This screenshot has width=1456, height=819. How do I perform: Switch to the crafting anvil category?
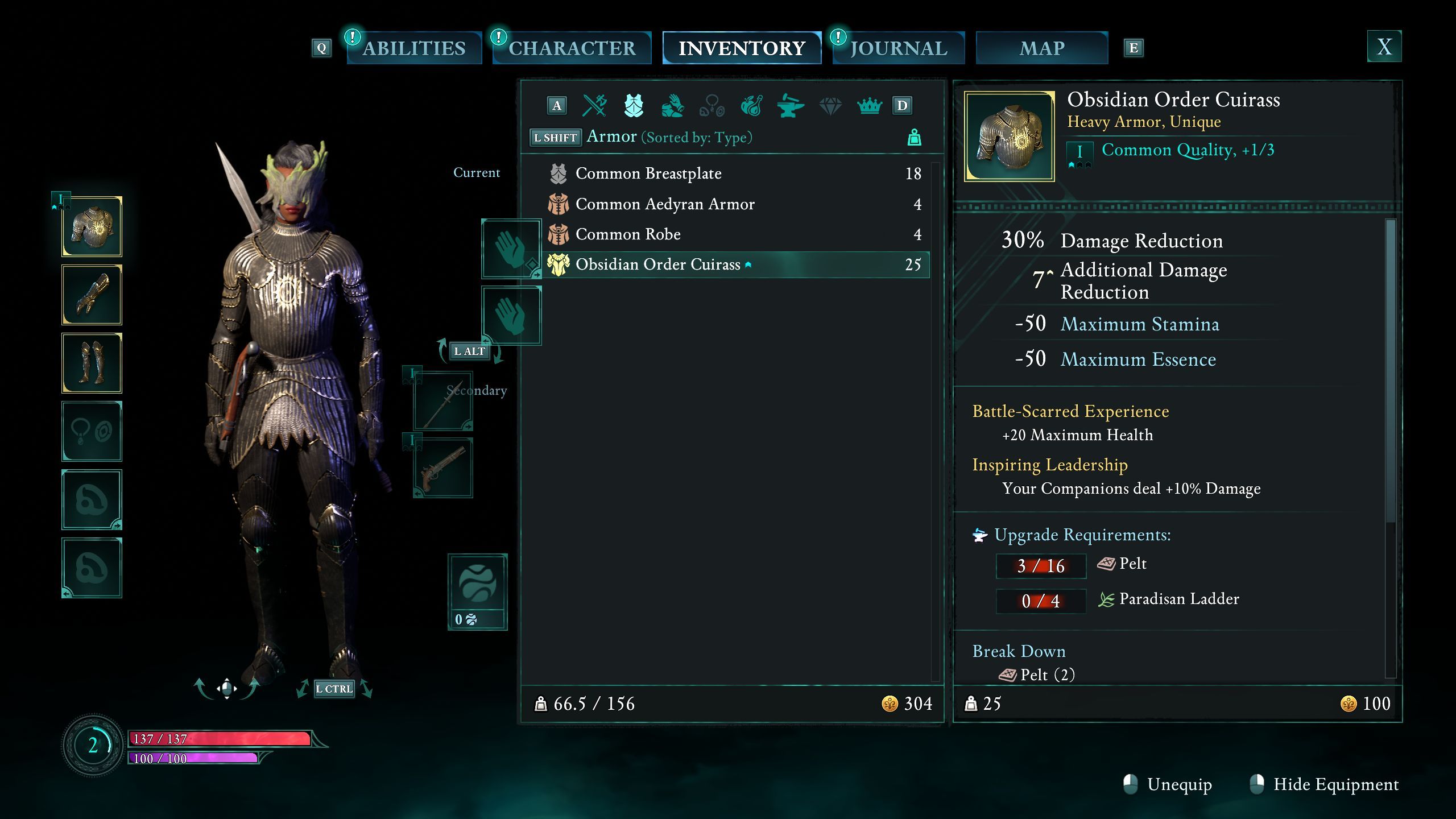coord(791,106)
